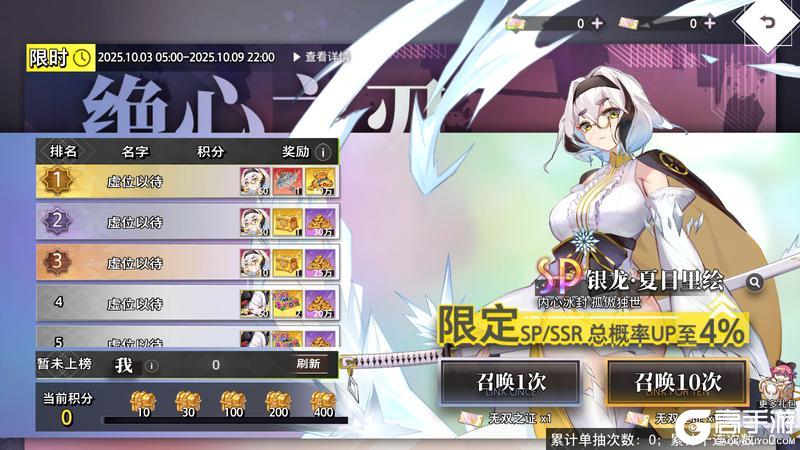Open the 10-point reward chest
The width and height of the screenshot is (800, 450).
(x=144, y=401)
